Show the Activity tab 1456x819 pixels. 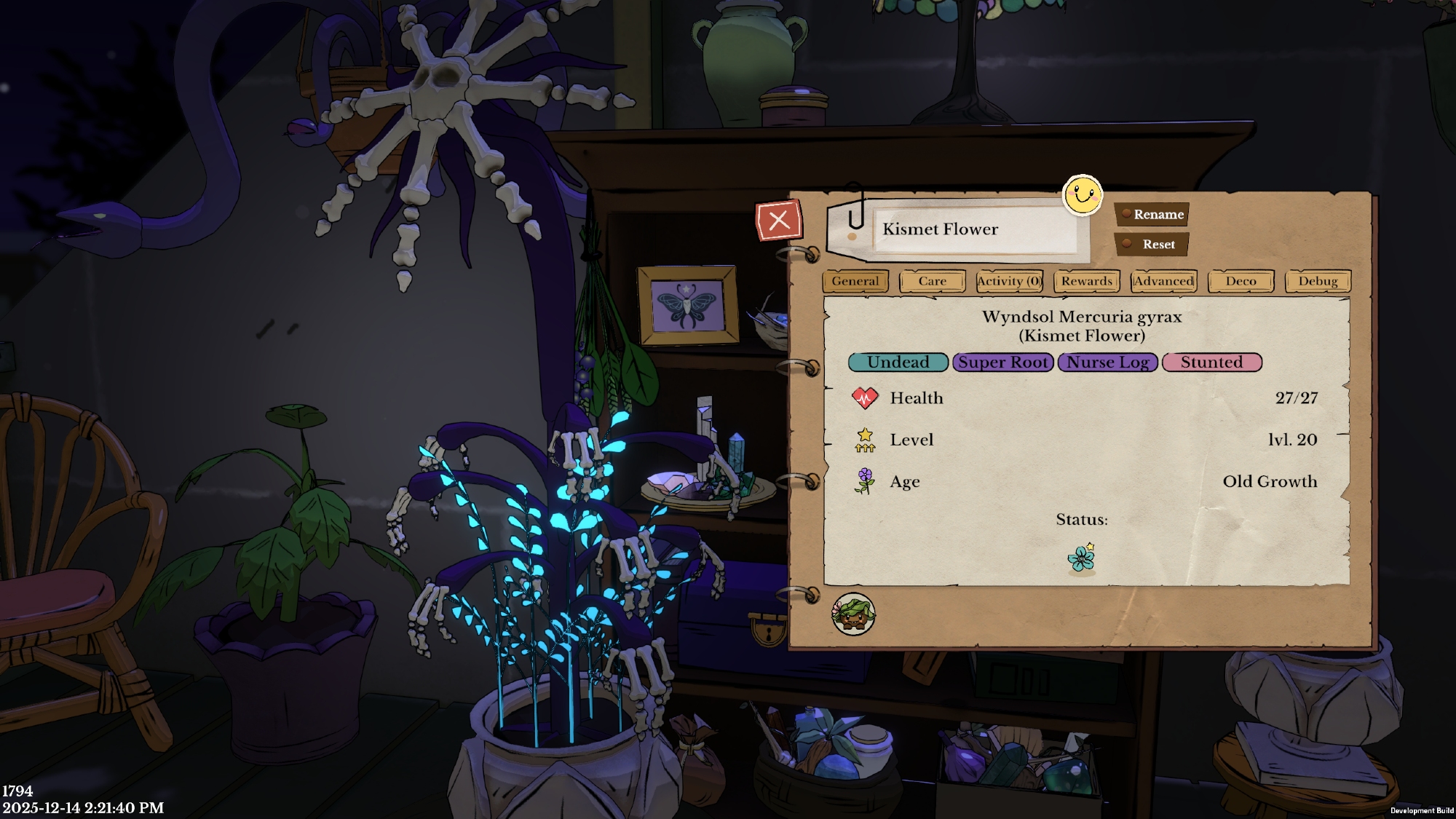click(x=1009, y=281)
